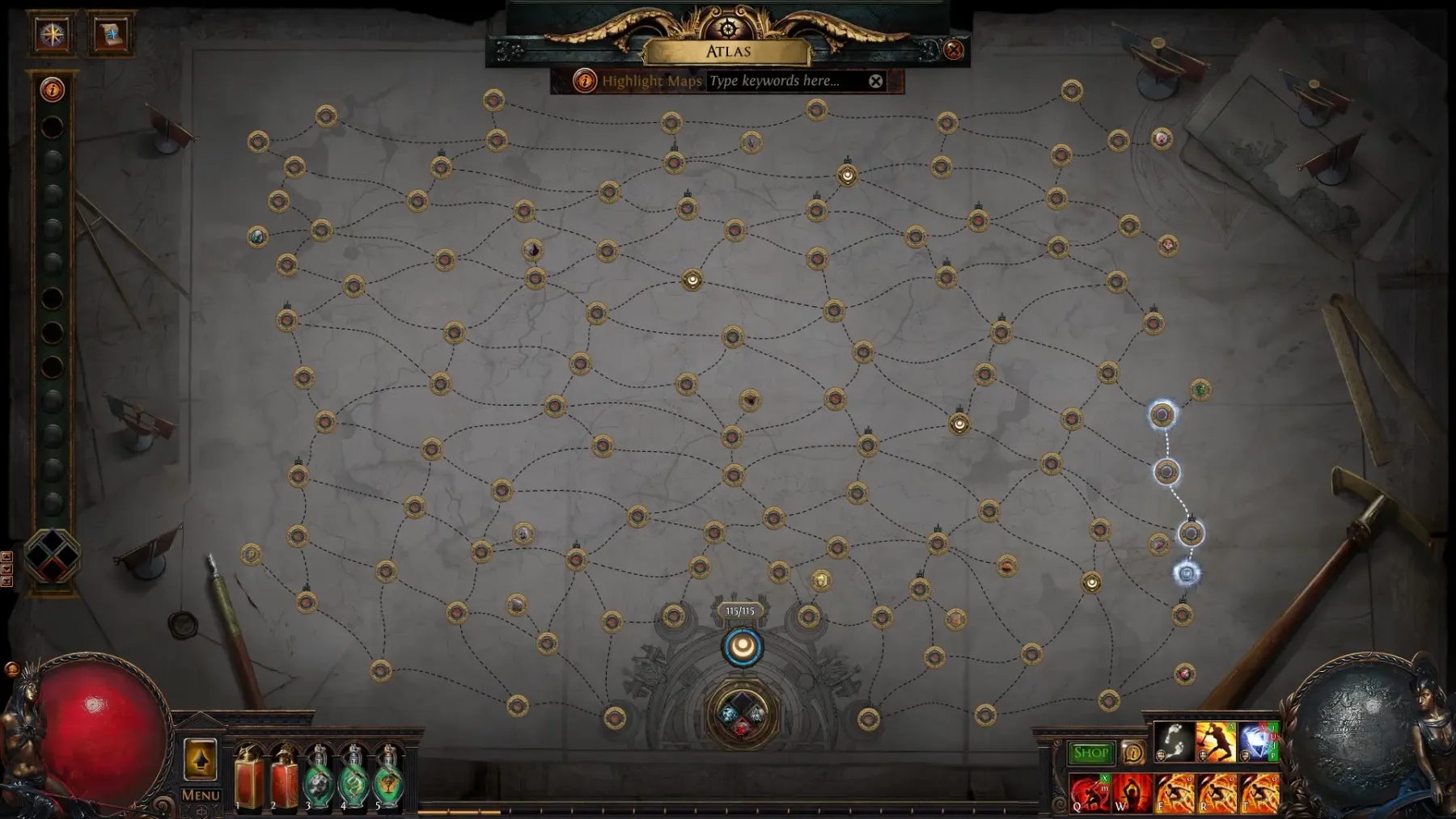Close the Atlas panel
This screenshot has height=819, width=1456.
tap(954, 50)
